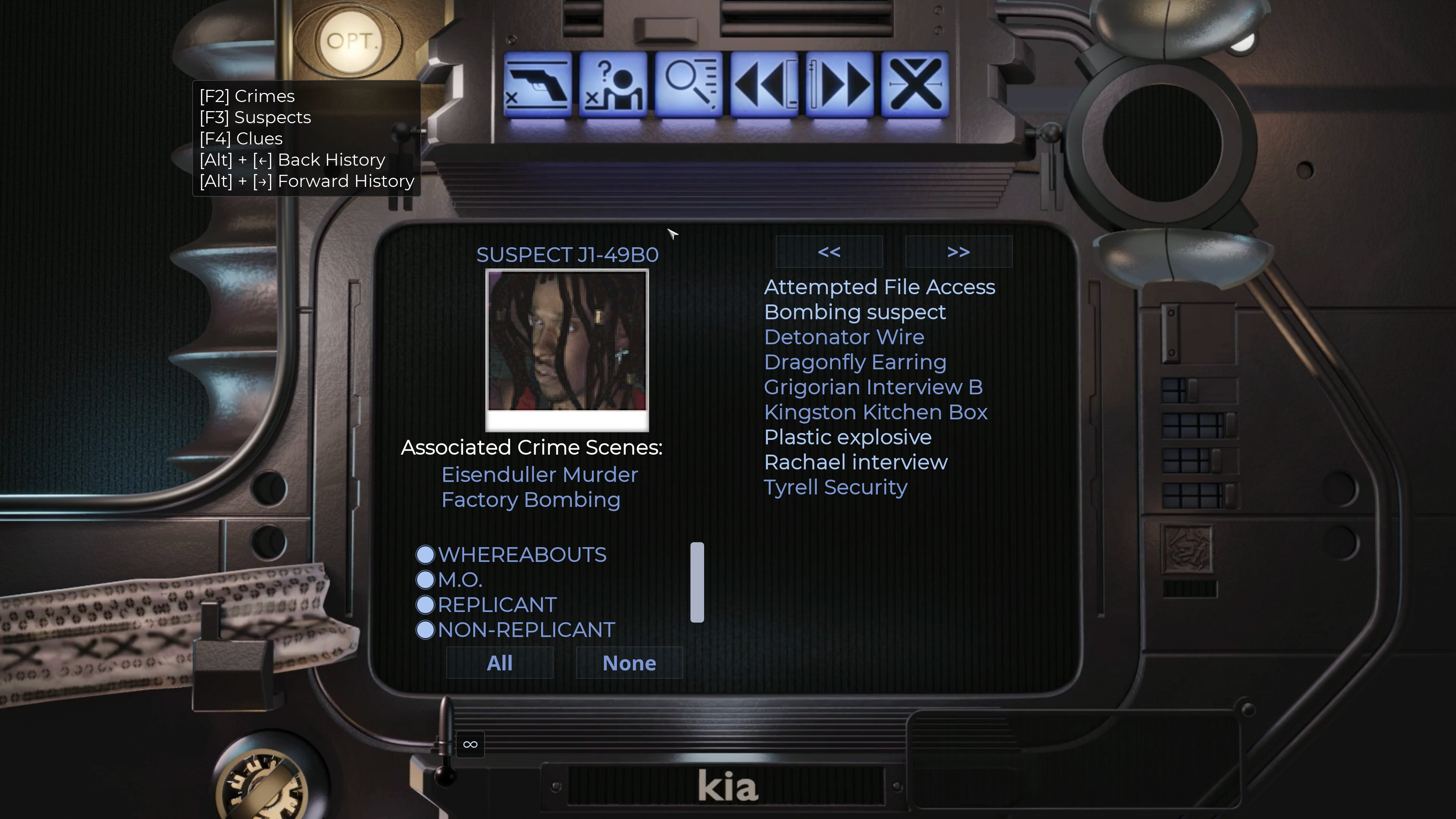Close the KIA with the X button
Image resolution: width=1456 pixels, height=819 pixels.
915,85
